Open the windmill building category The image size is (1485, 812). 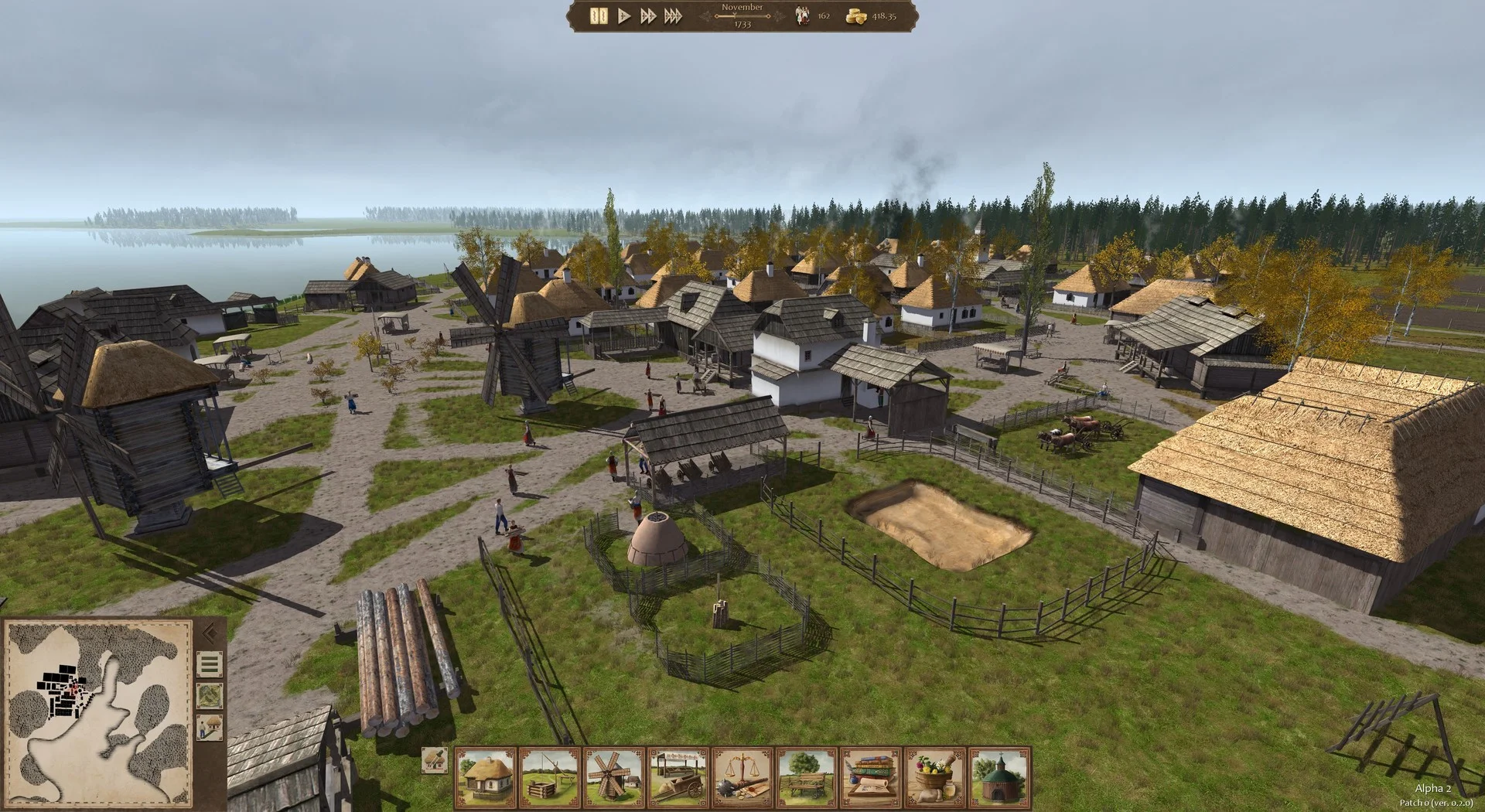614,776
